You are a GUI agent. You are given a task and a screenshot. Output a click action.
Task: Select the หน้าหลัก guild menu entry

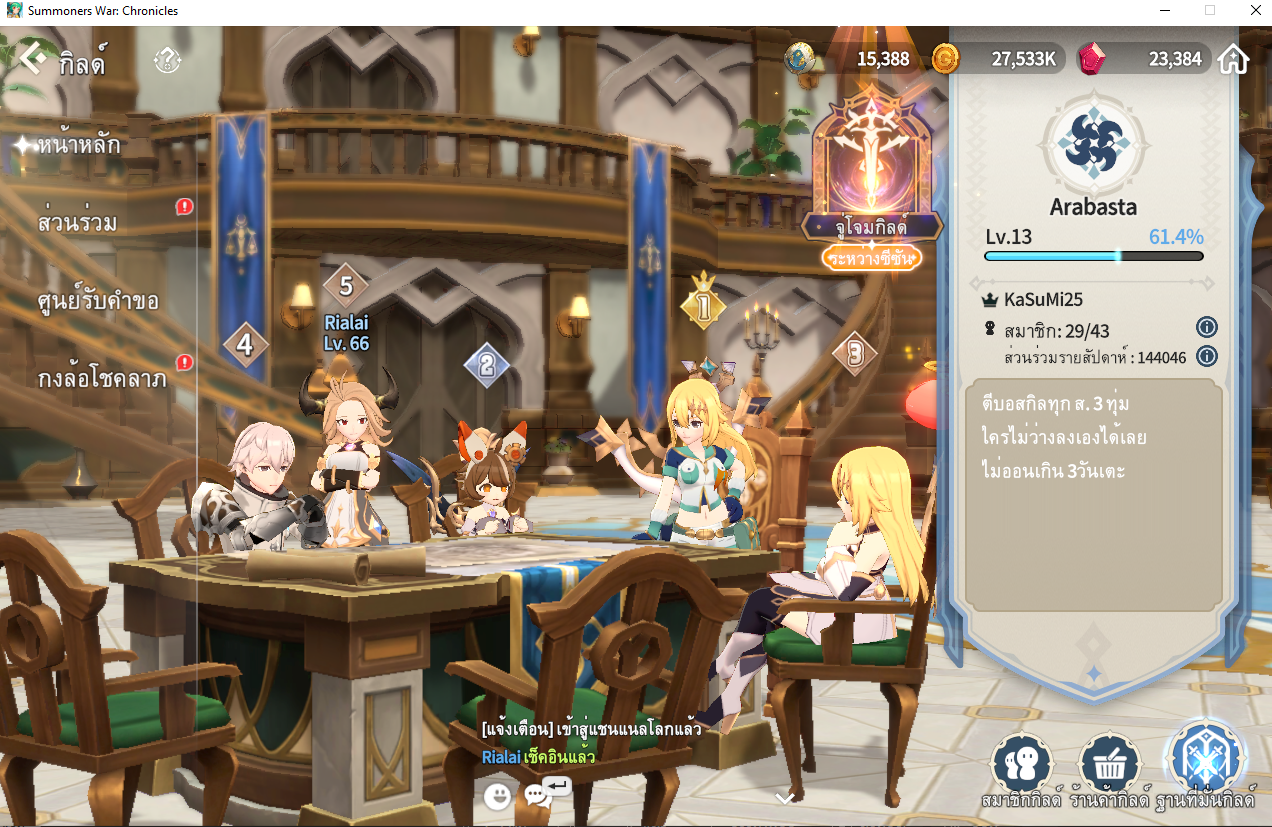[79, 144]
